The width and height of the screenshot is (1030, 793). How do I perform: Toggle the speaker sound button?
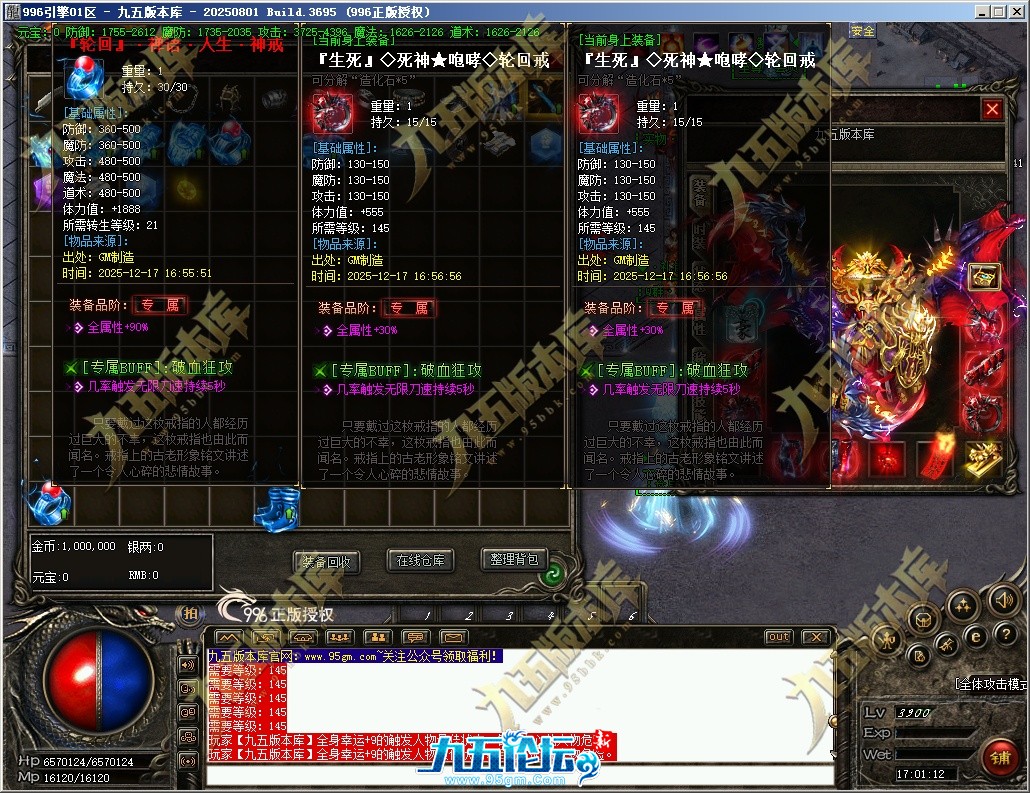pyautogui.click(x=1003, y=600)
